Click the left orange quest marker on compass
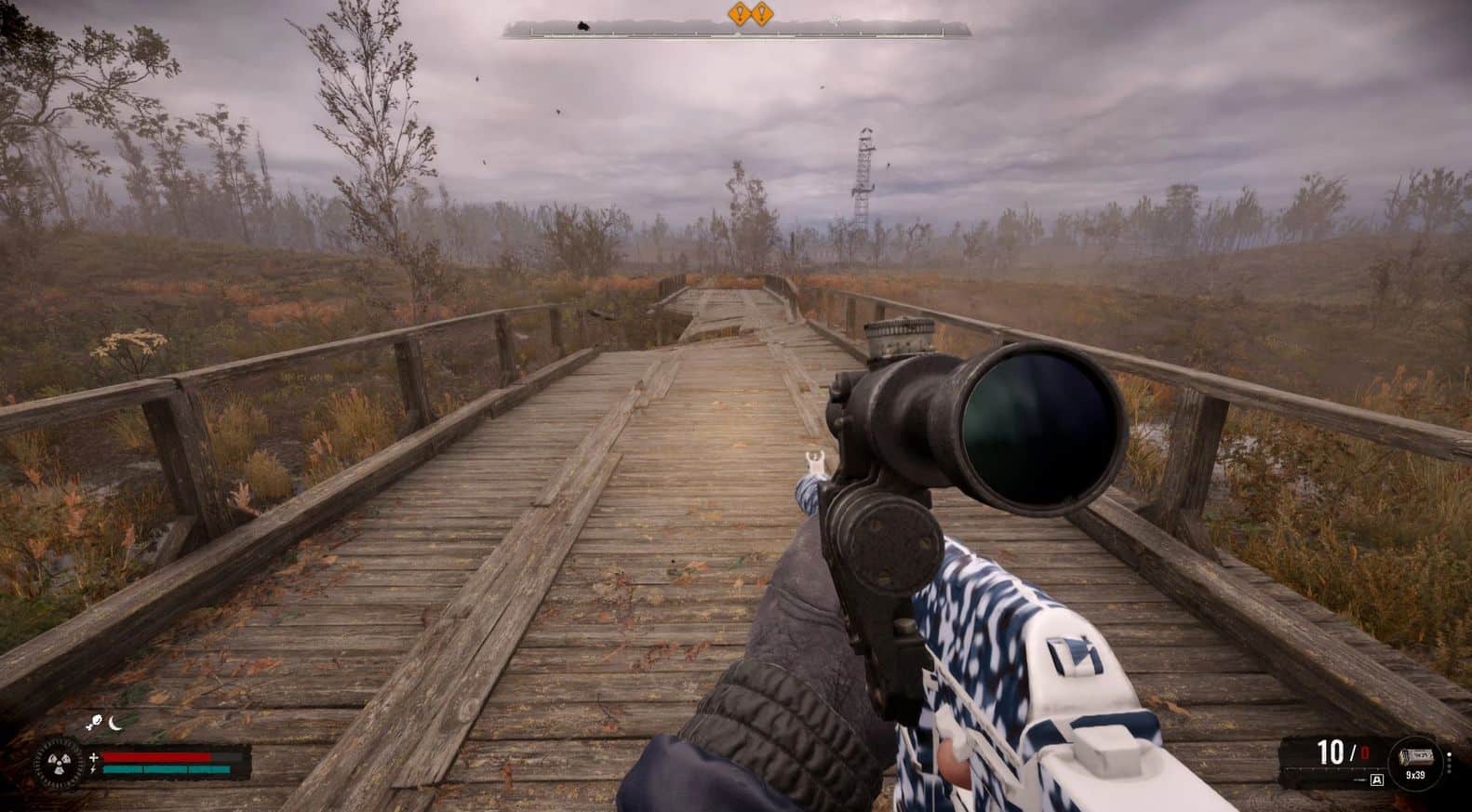This screenshot has width=1472, height=812. point(741,14)
